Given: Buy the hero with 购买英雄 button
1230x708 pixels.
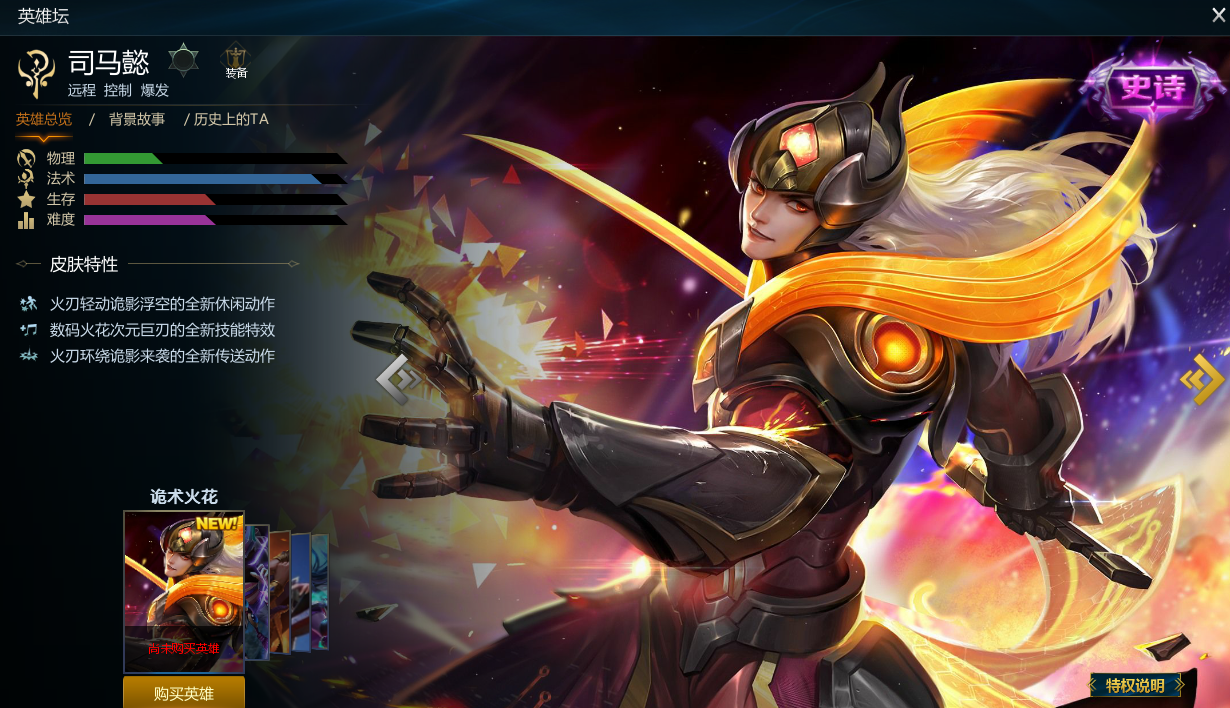Looking at the screenshot, I should (x=184, y=693).
